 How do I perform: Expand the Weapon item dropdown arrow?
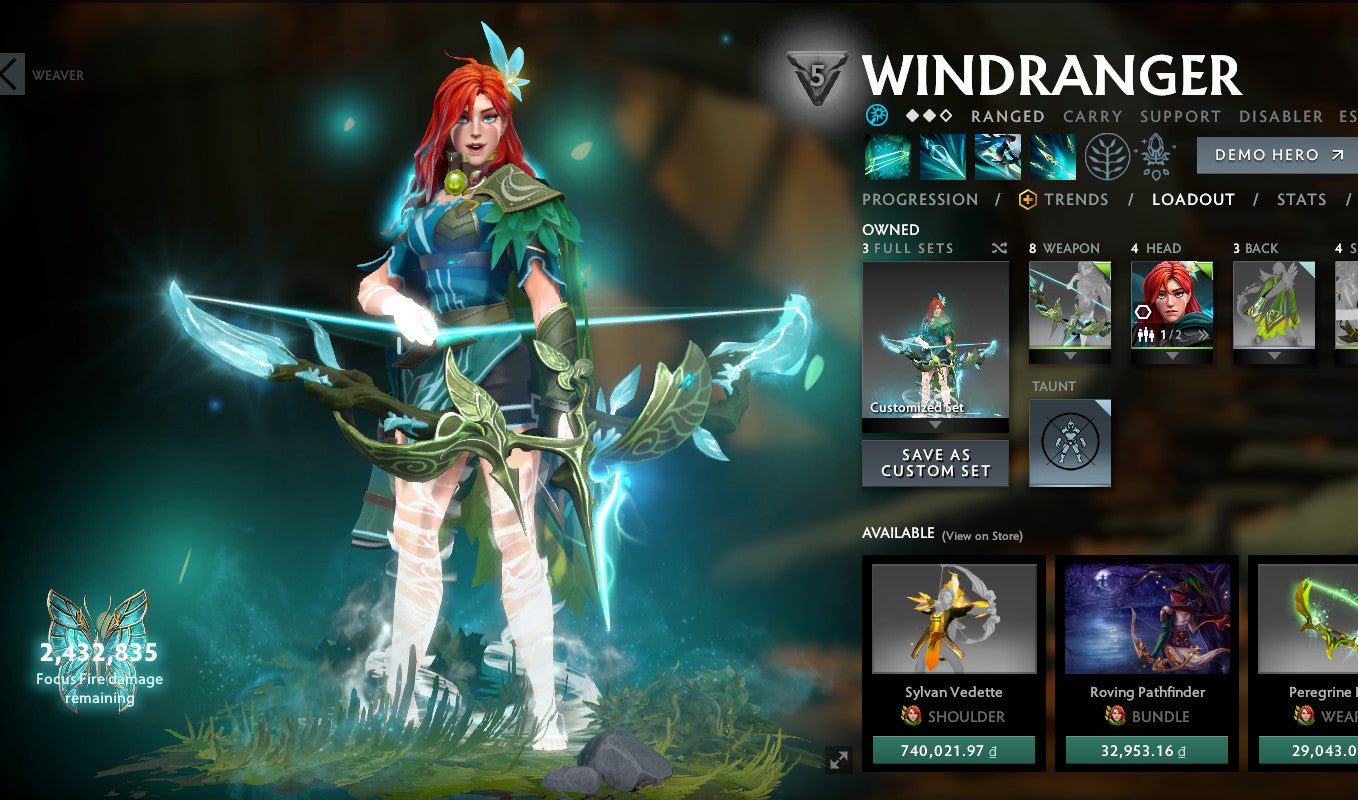(x=1069, y=356)
